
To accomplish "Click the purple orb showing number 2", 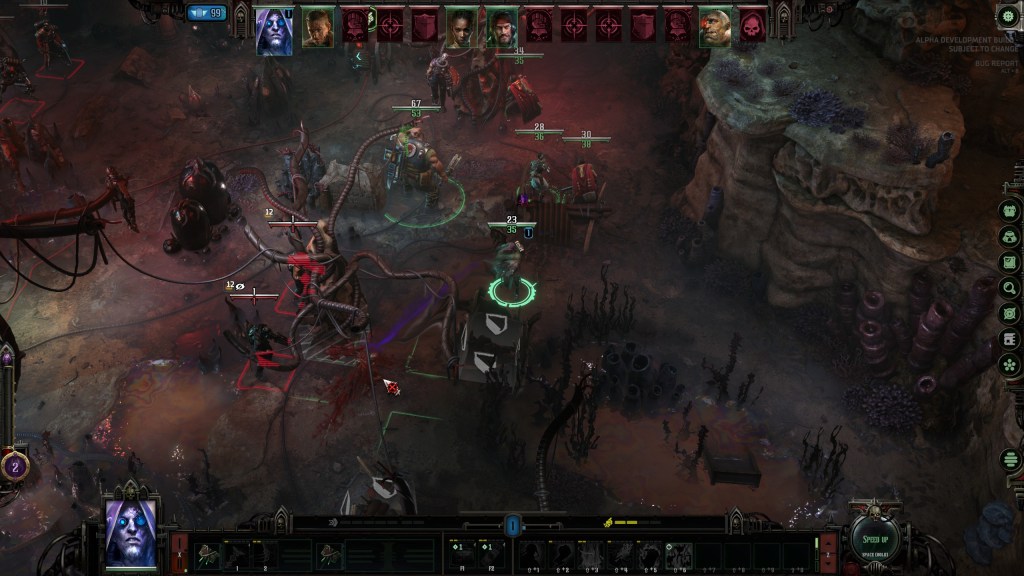I will (15, 465).
